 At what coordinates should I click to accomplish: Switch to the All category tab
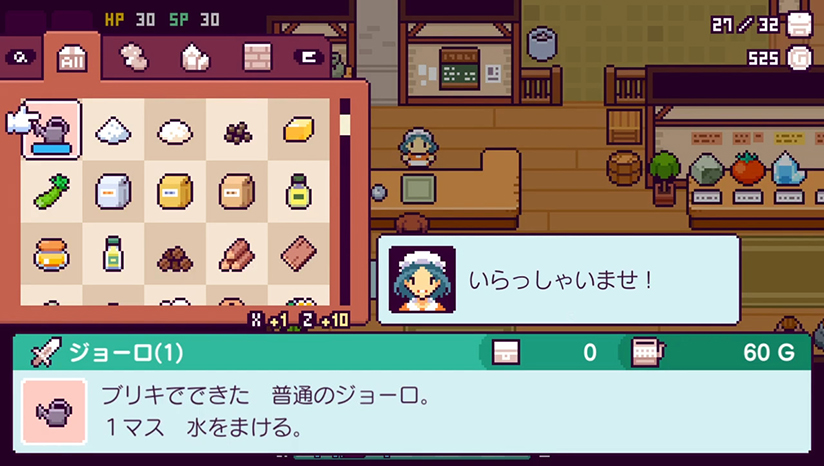[72, 59]
